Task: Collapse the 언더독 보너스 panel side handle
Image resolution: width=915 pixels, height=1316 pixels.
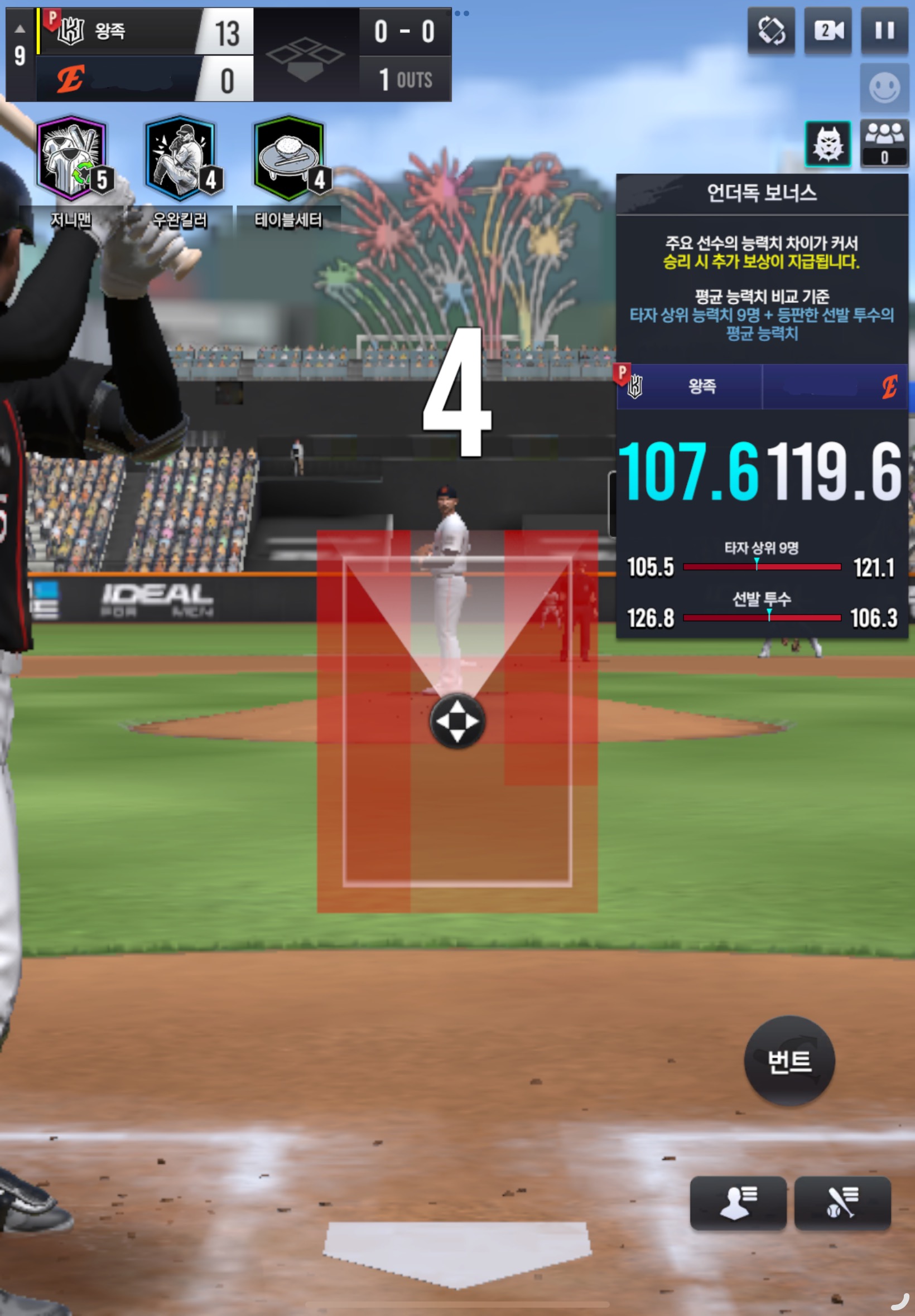Action: click(611, 503)
